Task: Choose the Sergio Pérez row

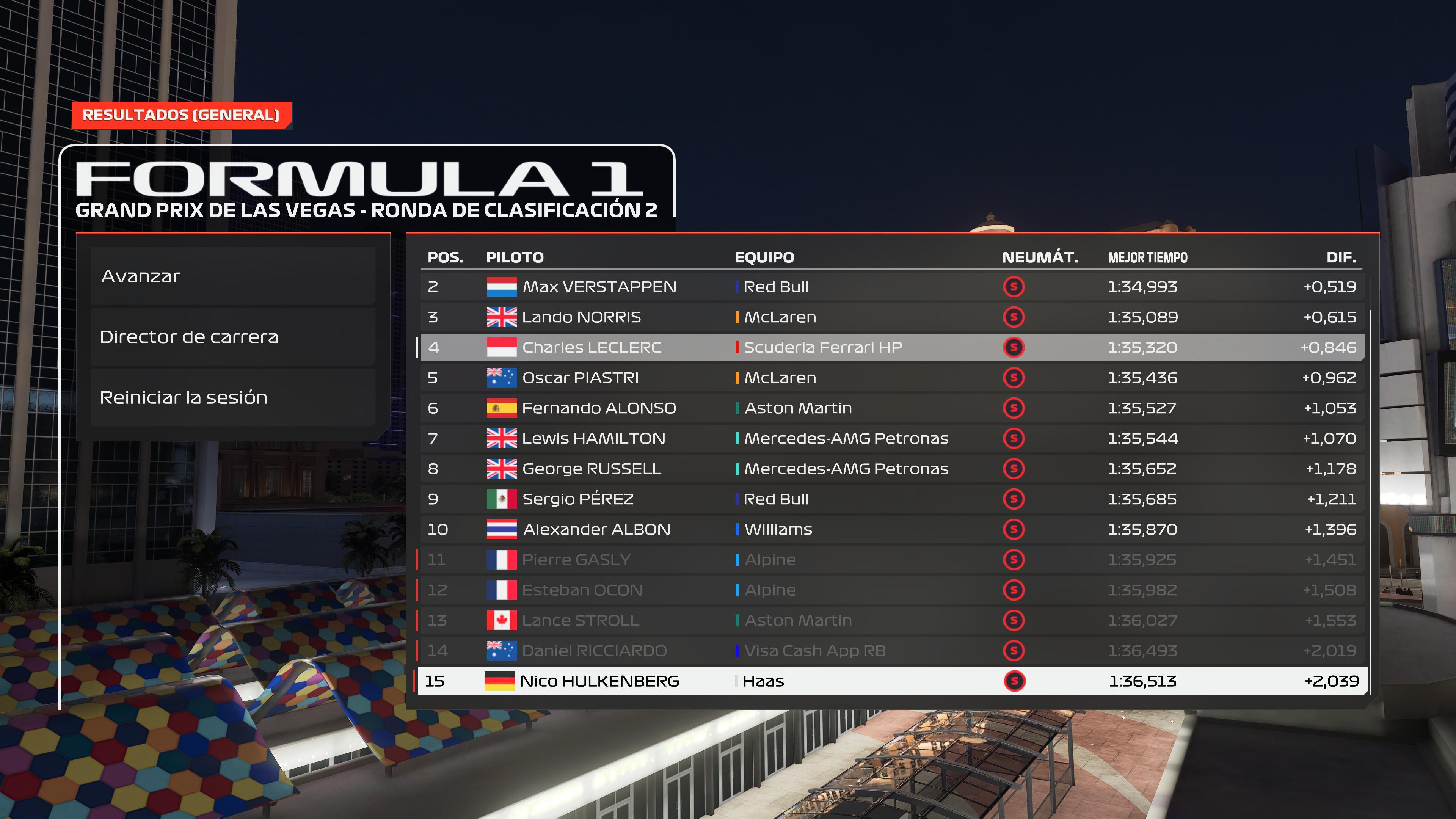Action: click(892, 499)
